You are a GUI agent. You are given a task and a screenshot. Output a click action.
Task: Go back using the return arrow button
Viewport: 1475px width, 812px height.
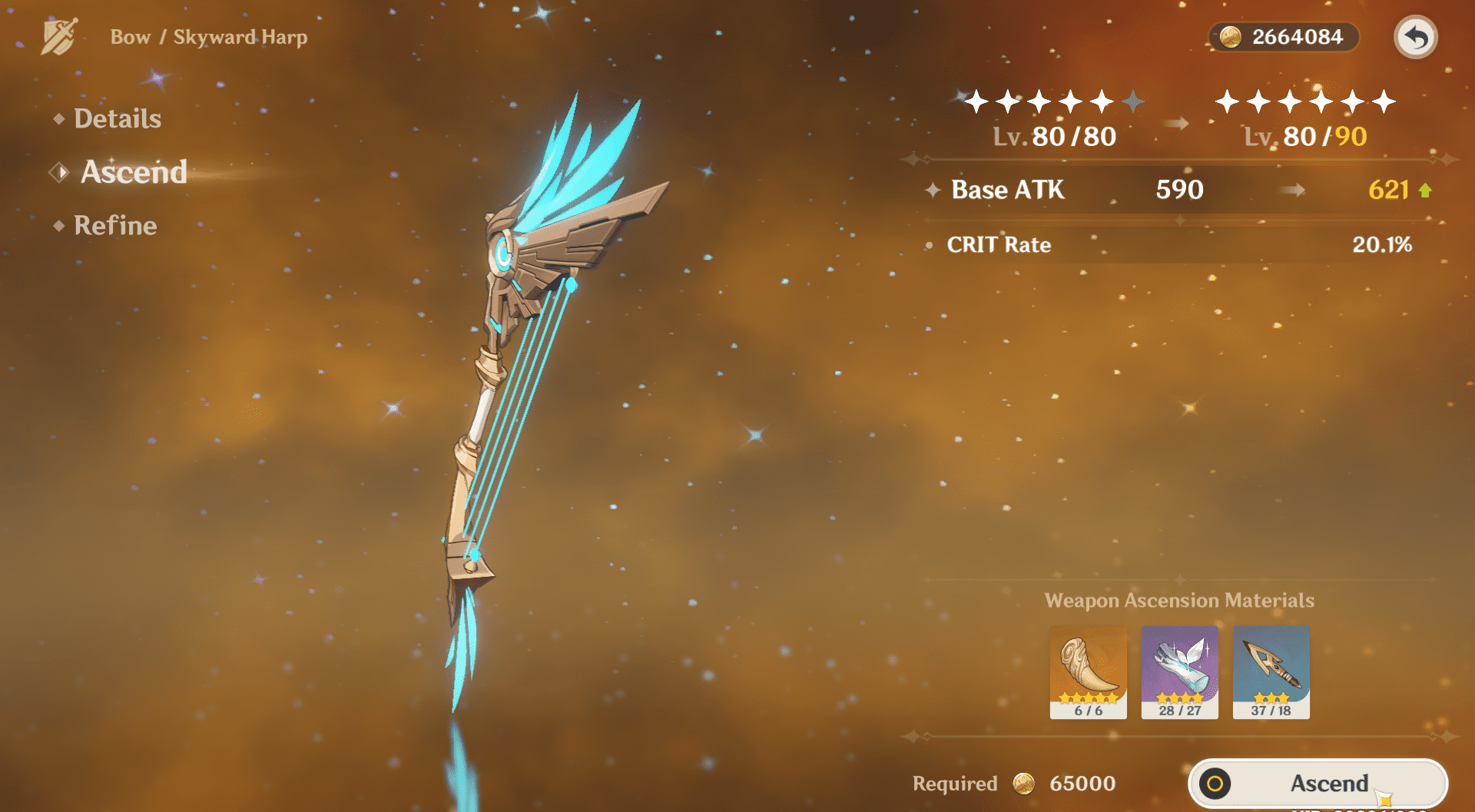(x=1415, y=37)
